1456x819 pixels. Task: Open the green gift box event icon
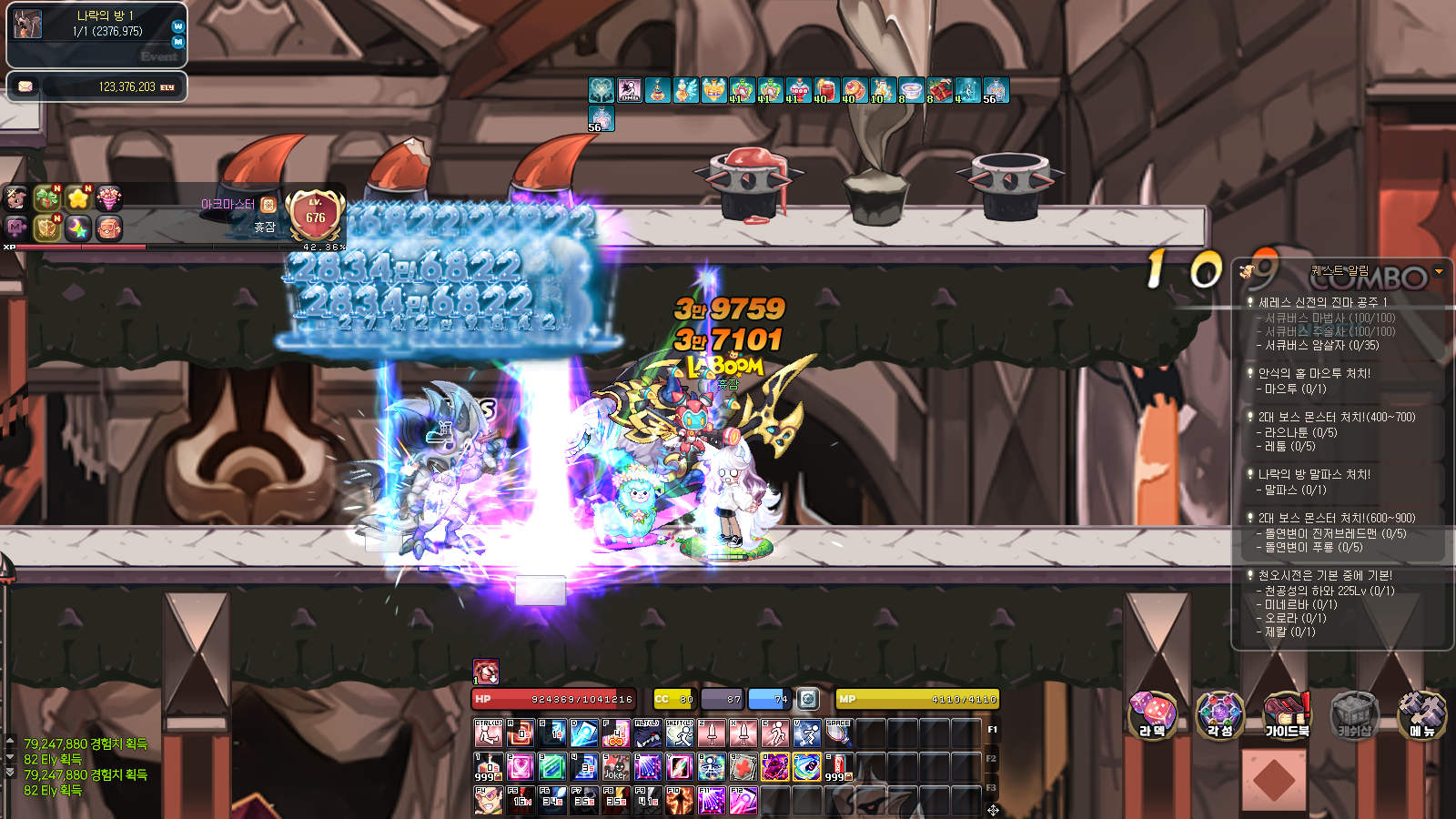(46, 197)
